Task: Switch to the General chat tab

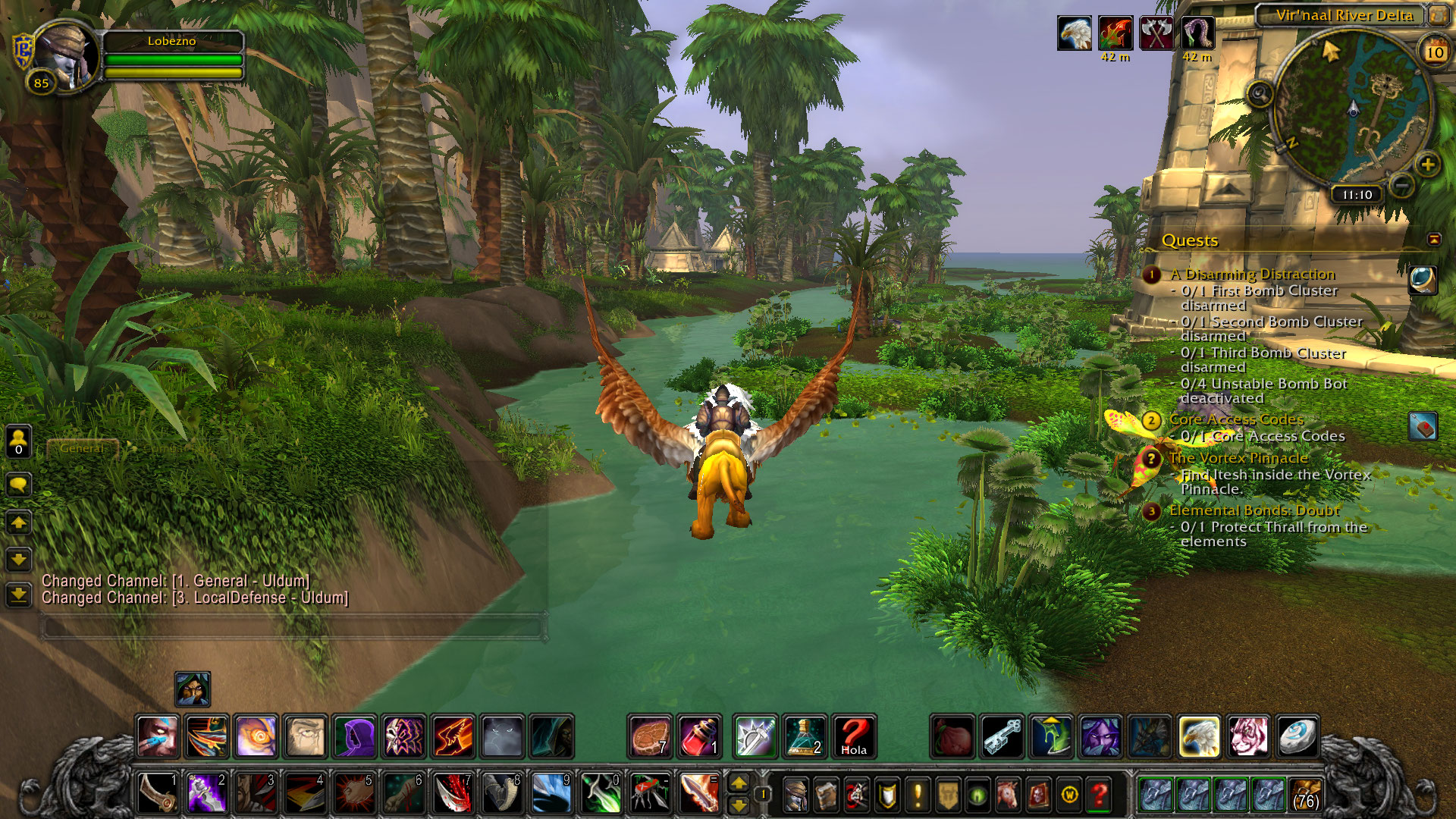Action: click(82, 448)
